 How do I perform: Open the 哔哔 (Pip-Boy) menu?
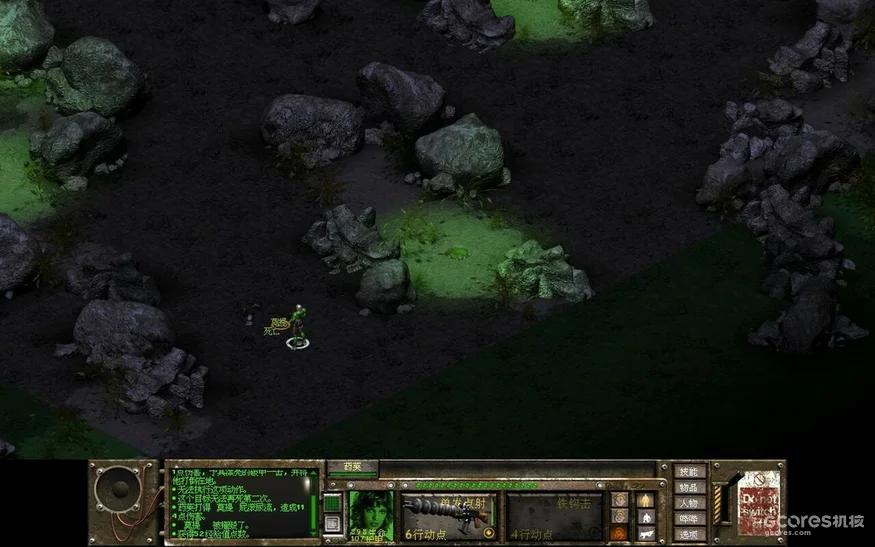tap(691, 519)
